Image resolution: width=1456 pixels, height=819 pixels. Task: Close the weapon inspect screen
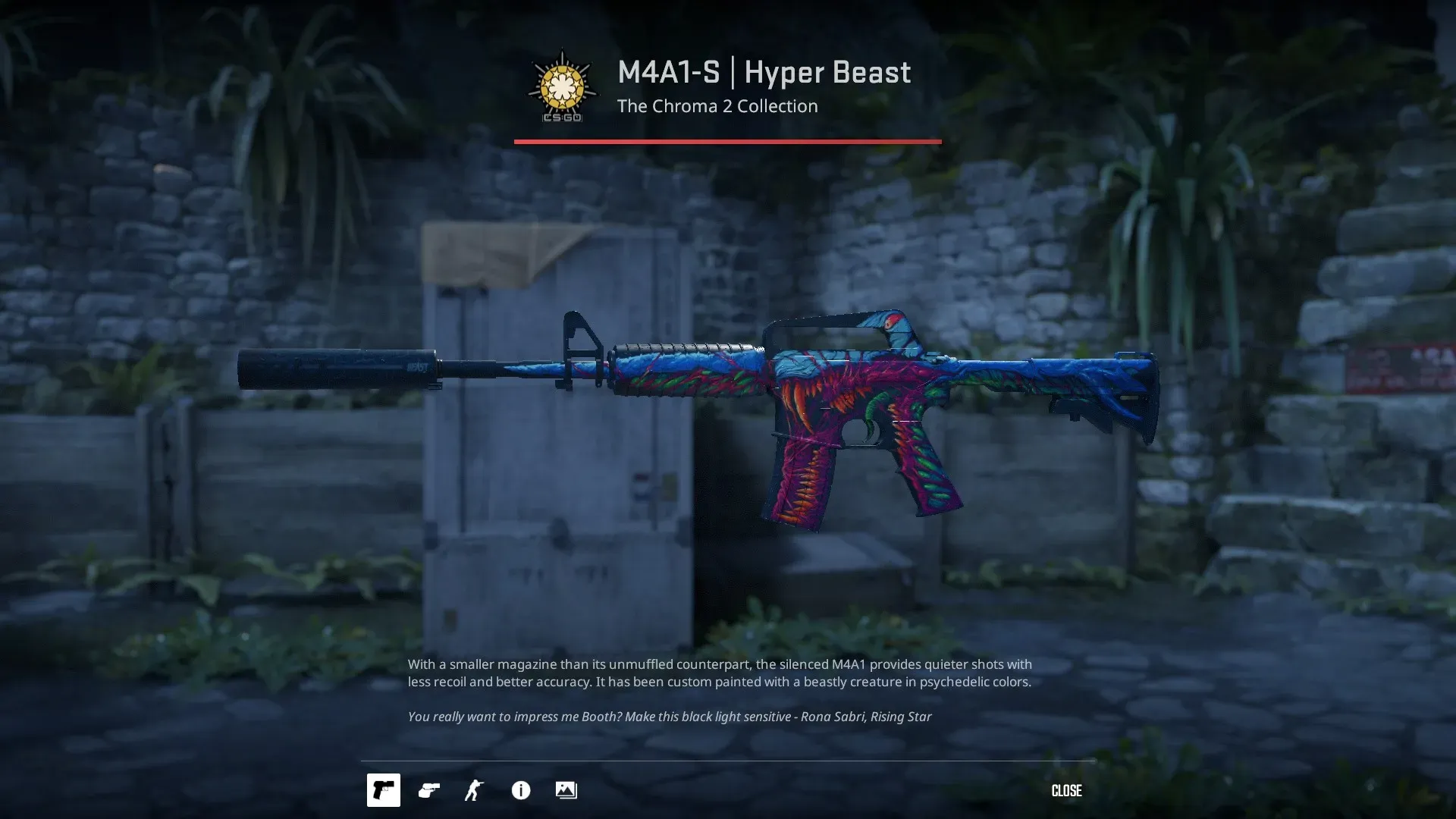1065,791
